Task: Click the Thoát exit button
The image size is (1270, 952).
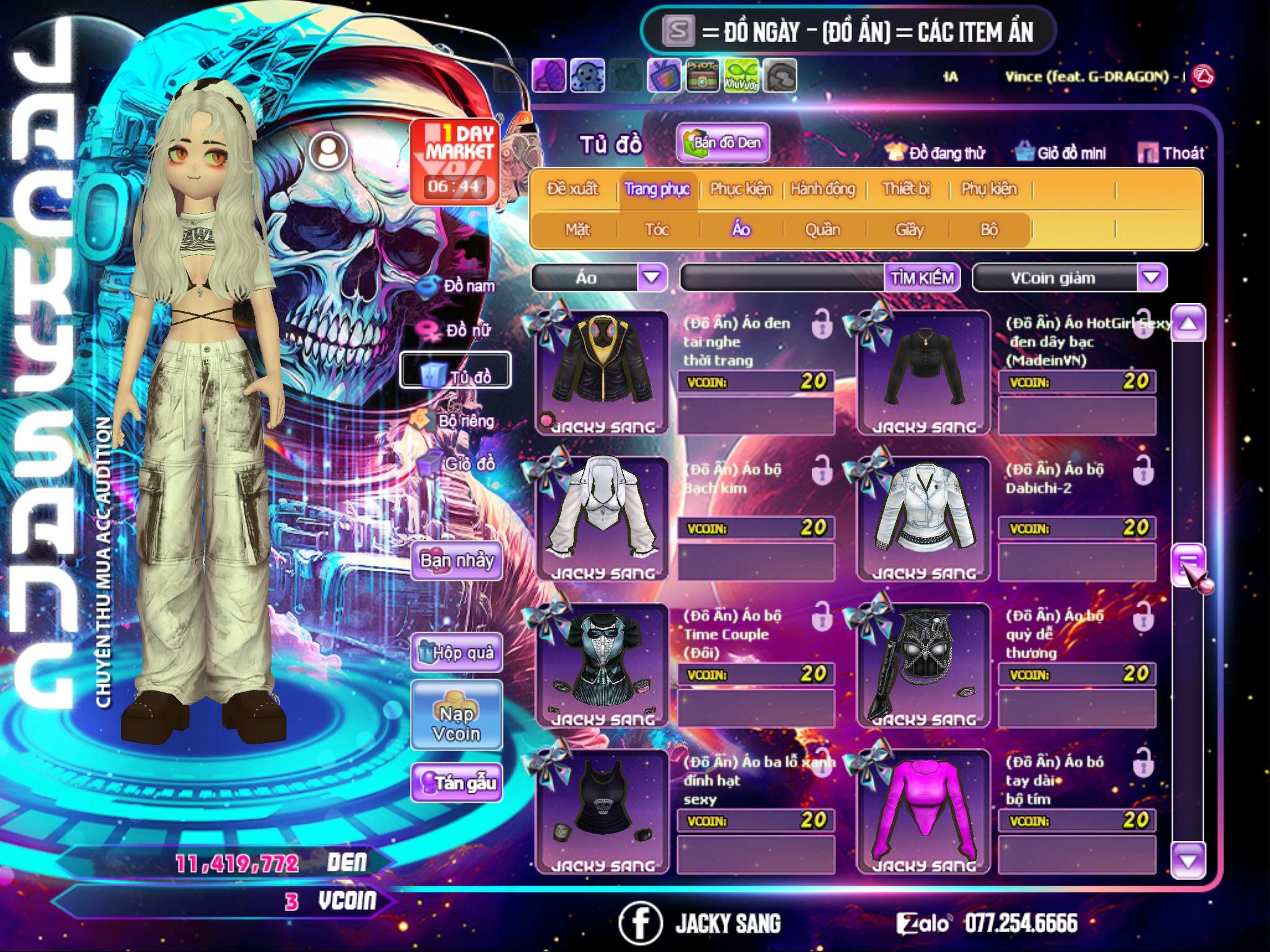Action: pos(1171,153)
